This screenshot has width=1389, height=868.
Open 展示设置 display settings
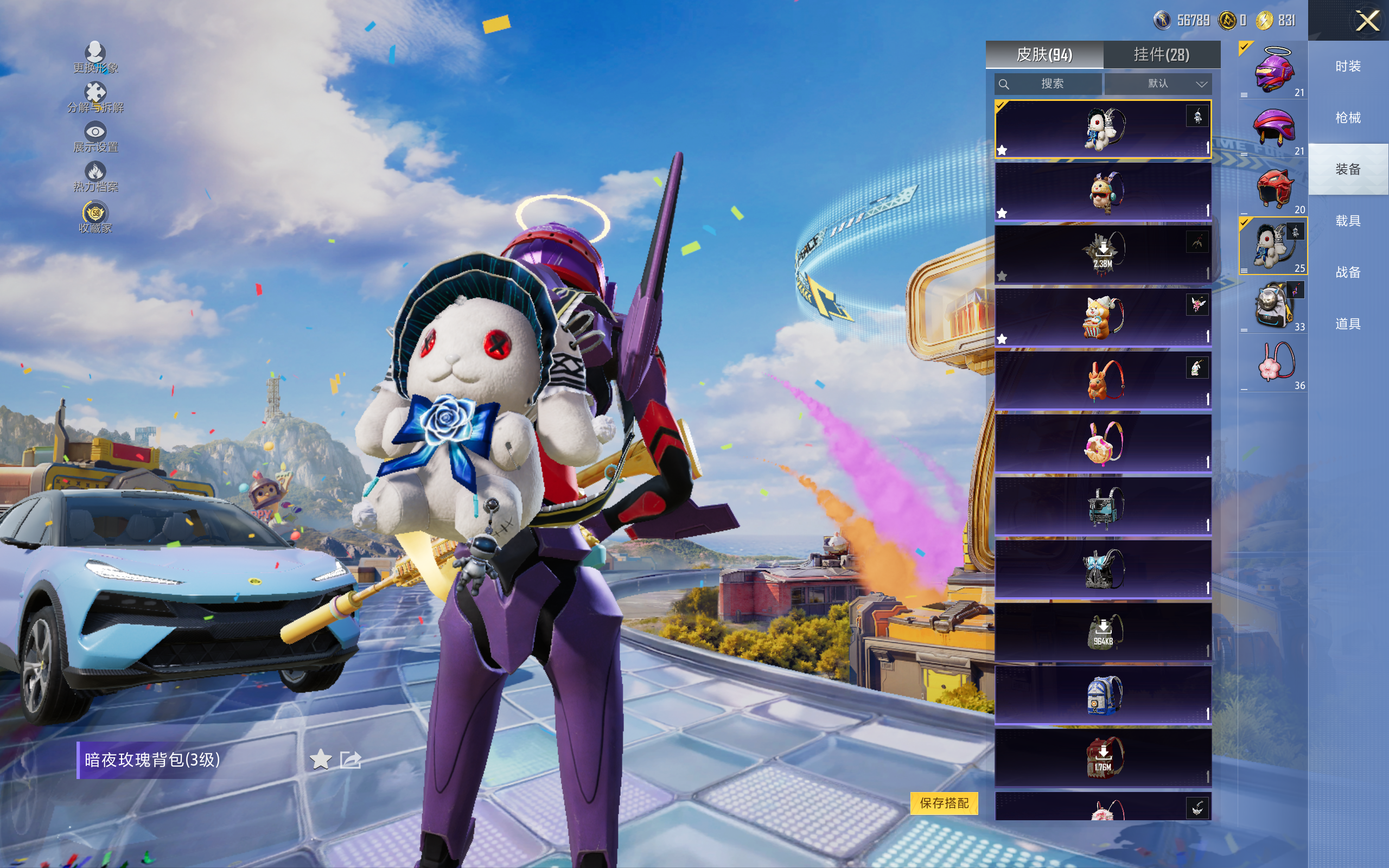point(95,137)
